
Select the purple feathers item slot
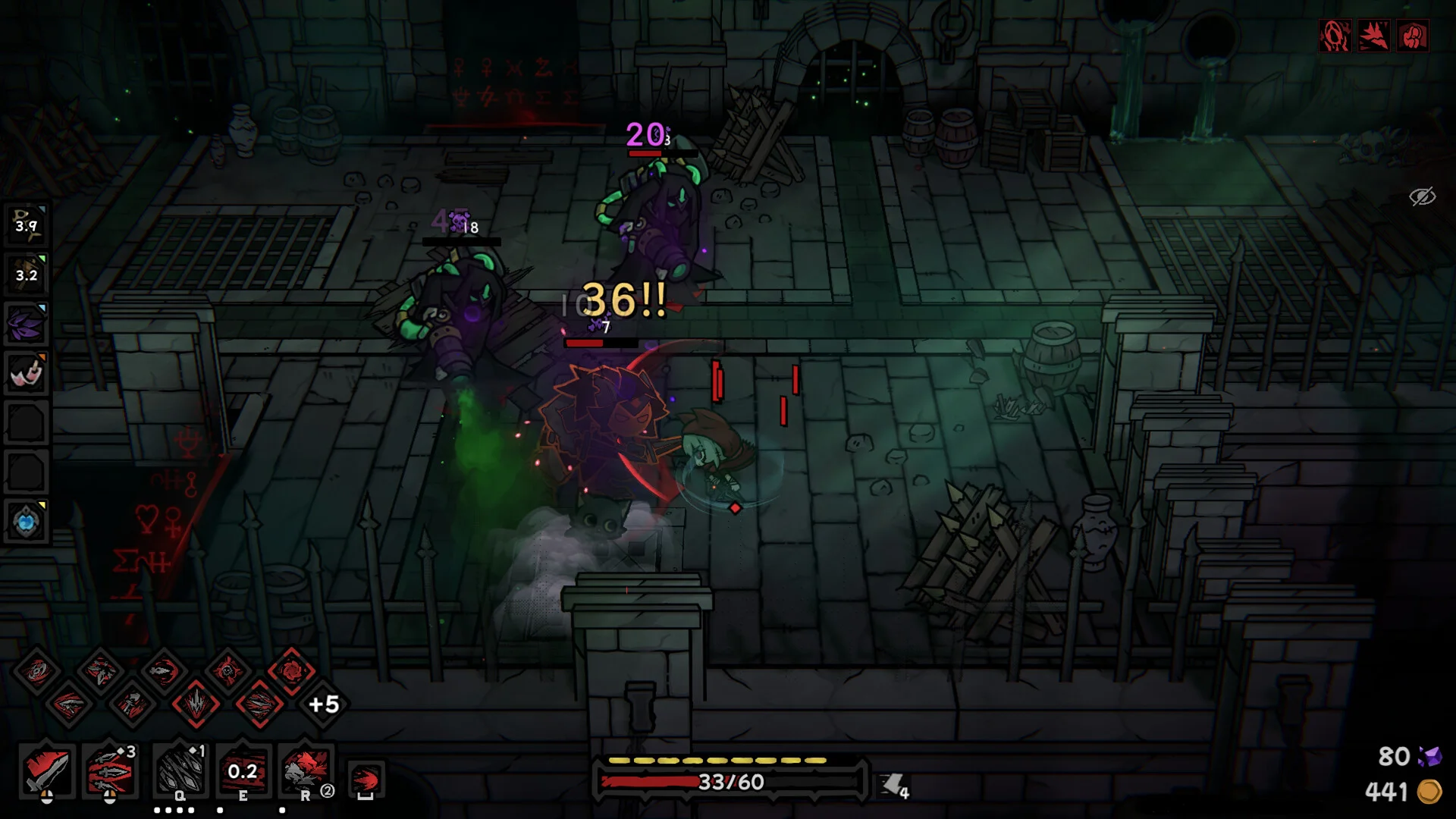pyautogui.click(x=27, y=324)
